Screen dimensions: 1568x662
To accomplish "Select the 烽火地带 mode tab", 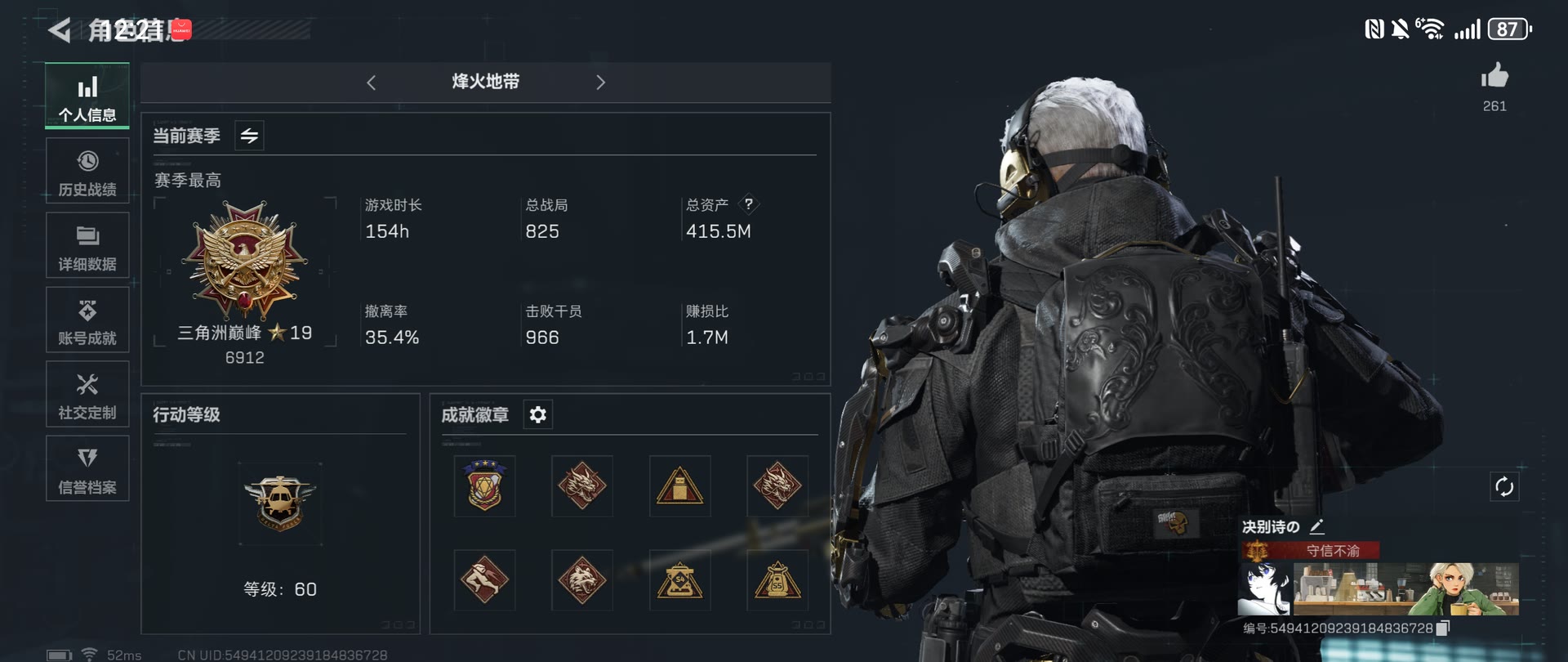I will (x=486, y=83).
